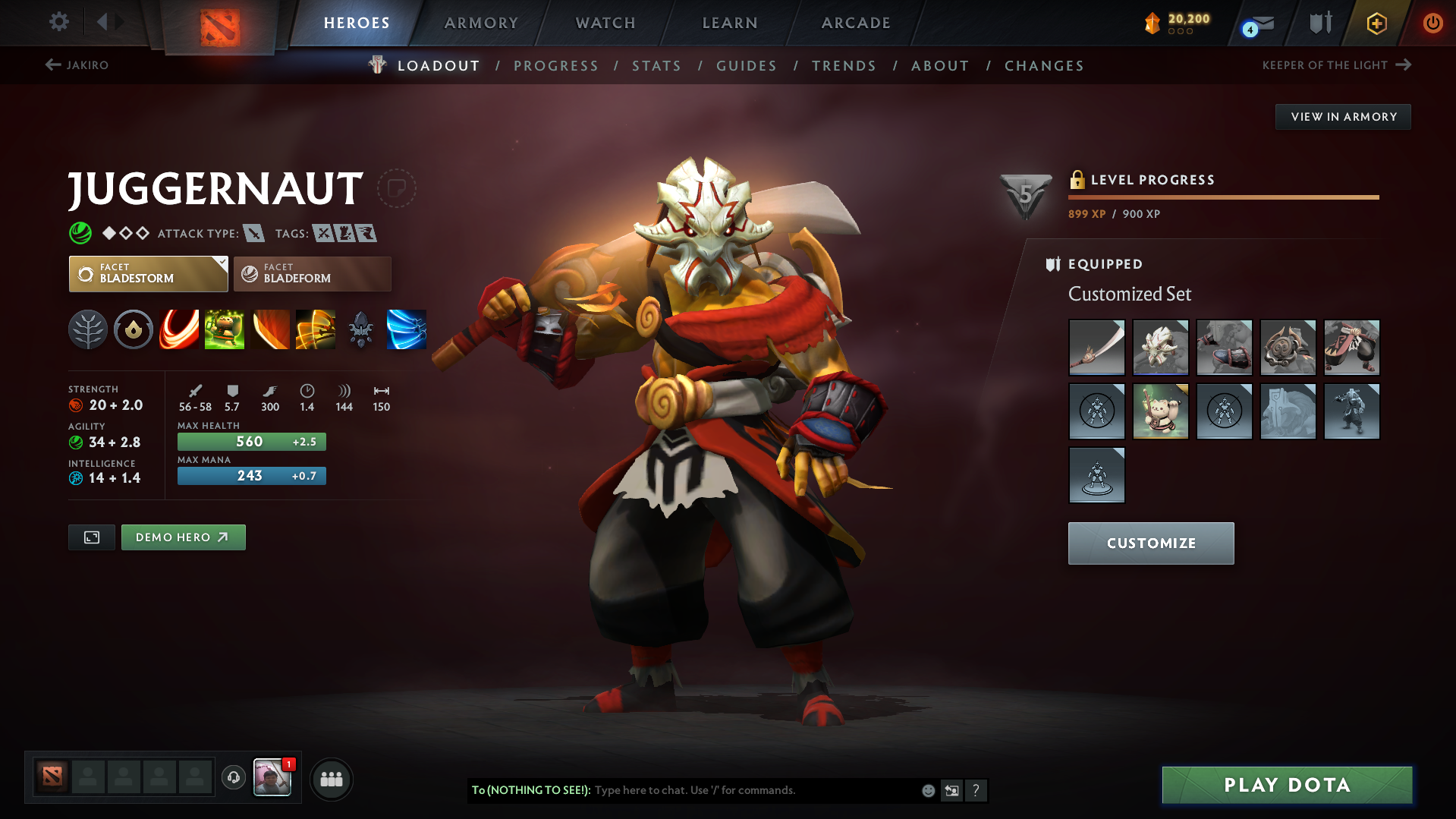
Task: Click Juggernaut's innate ability droplet icon
Action: coord(134,329)
